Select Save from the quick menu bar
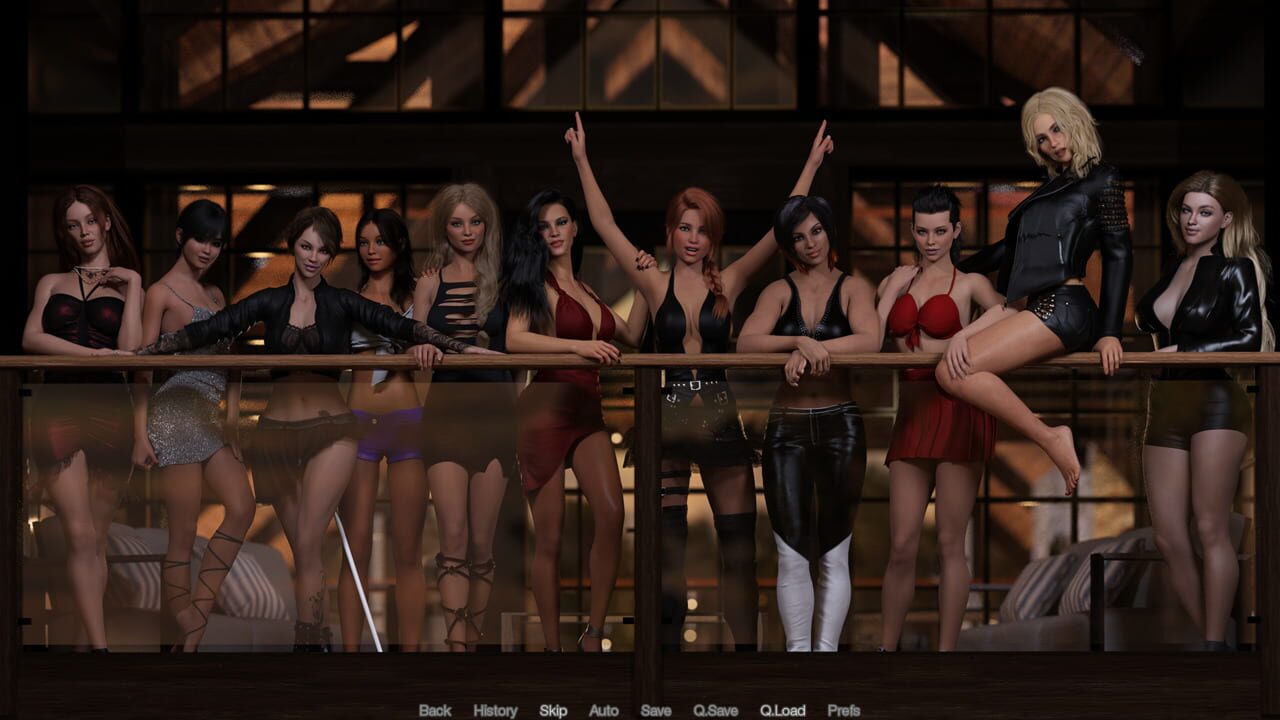 [655, 710]
